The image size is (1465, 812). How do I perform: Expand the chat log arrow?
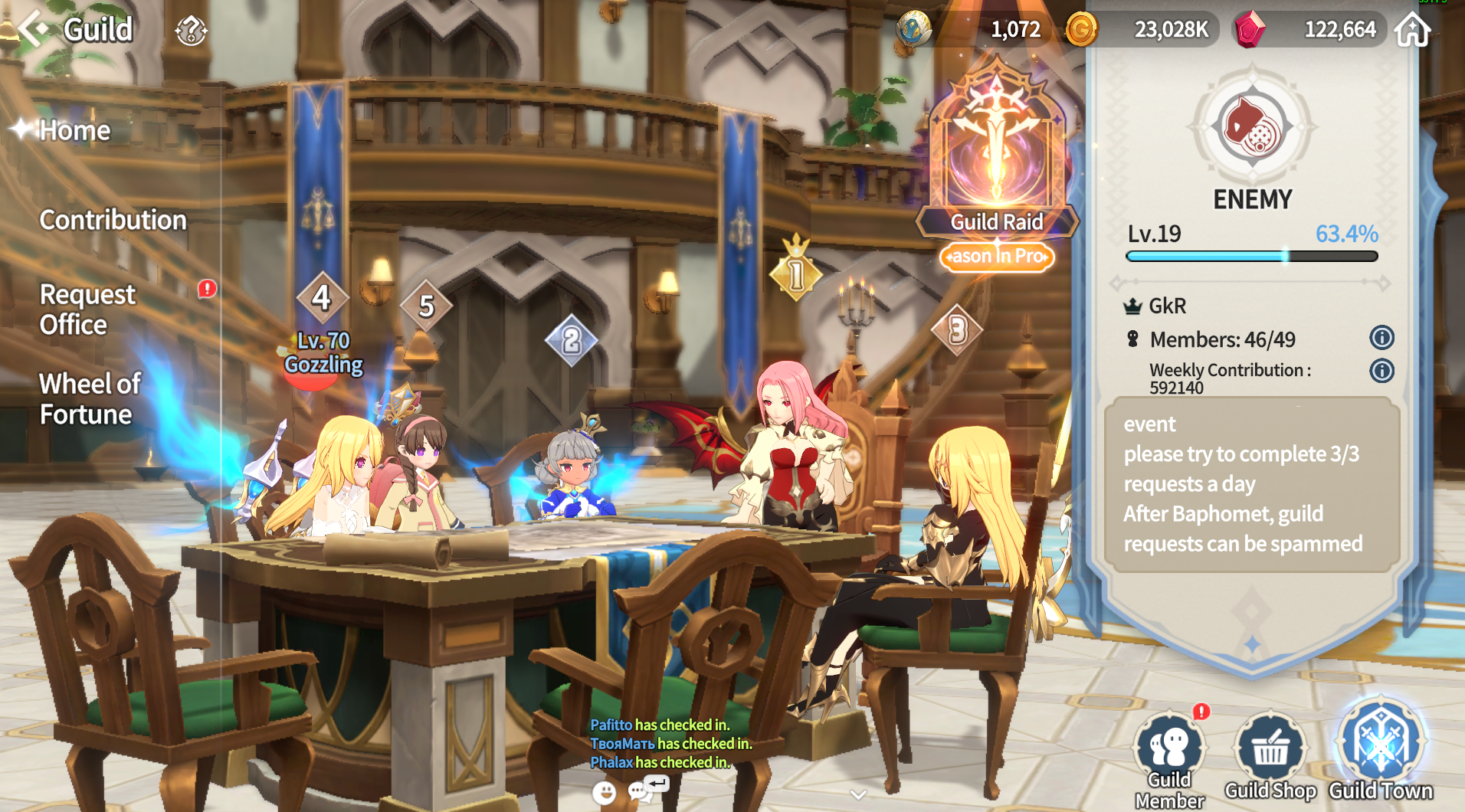(x=858, y=794)
